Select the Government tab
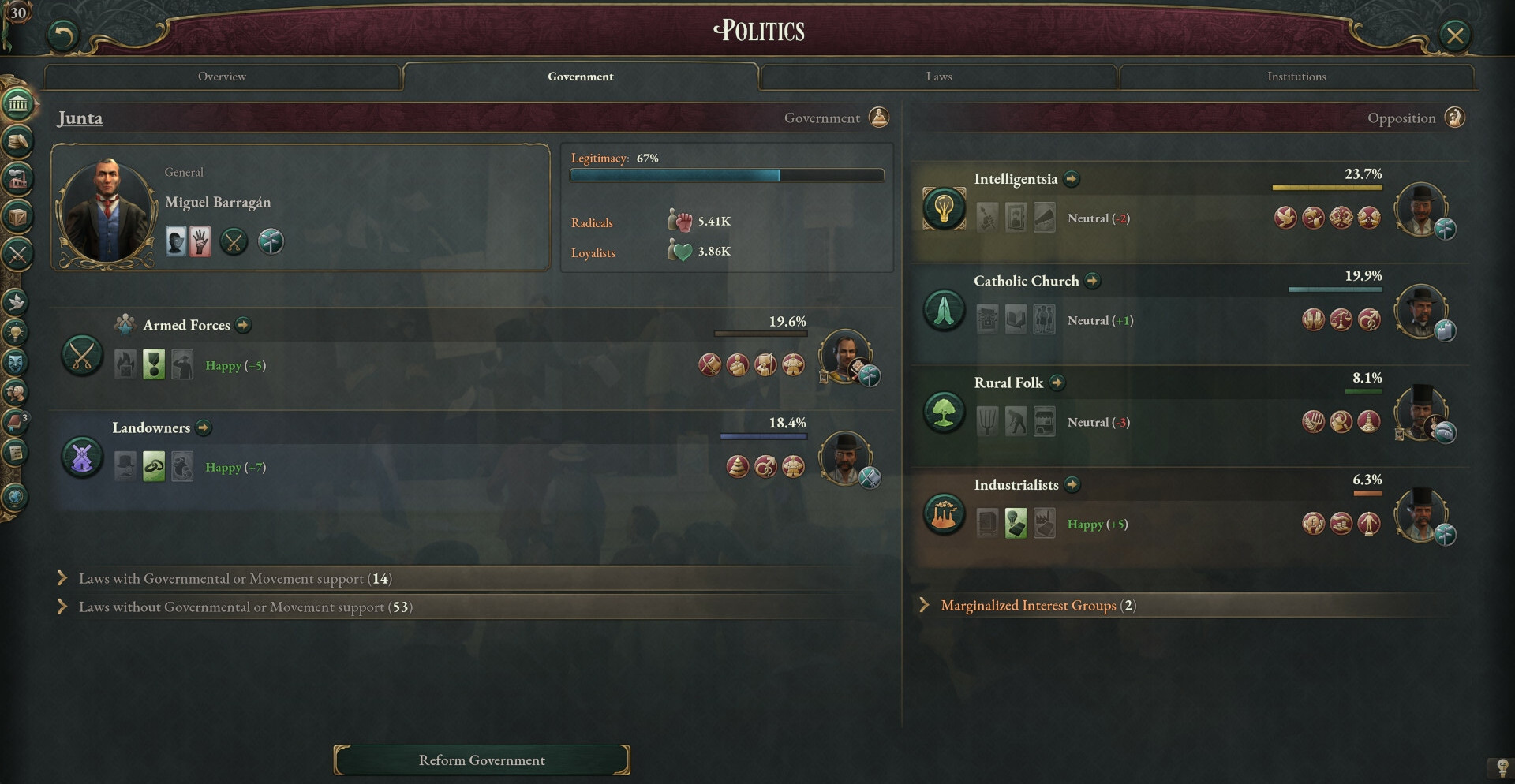Image resolution: width=1515 pixels, height=784 pixels. coord(580,77)
